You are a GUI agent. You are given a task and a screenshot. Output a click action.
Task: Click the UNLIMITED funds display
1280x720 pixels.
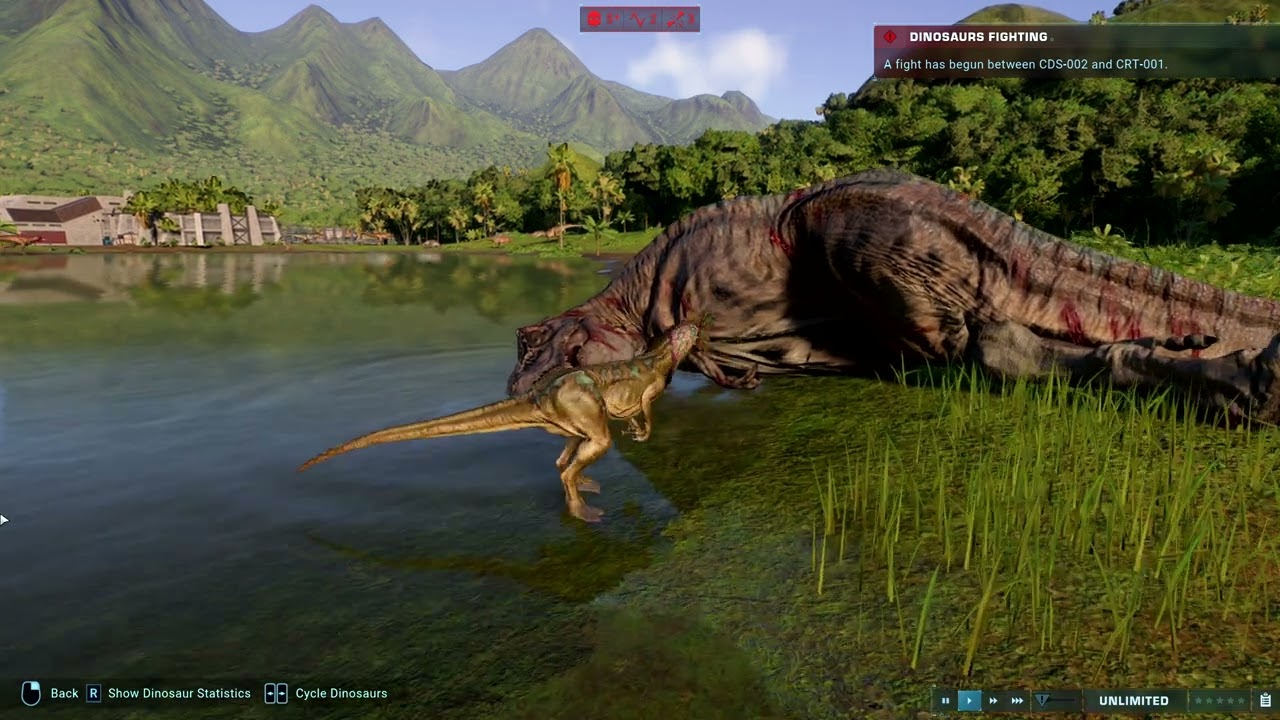point(1133,701)
